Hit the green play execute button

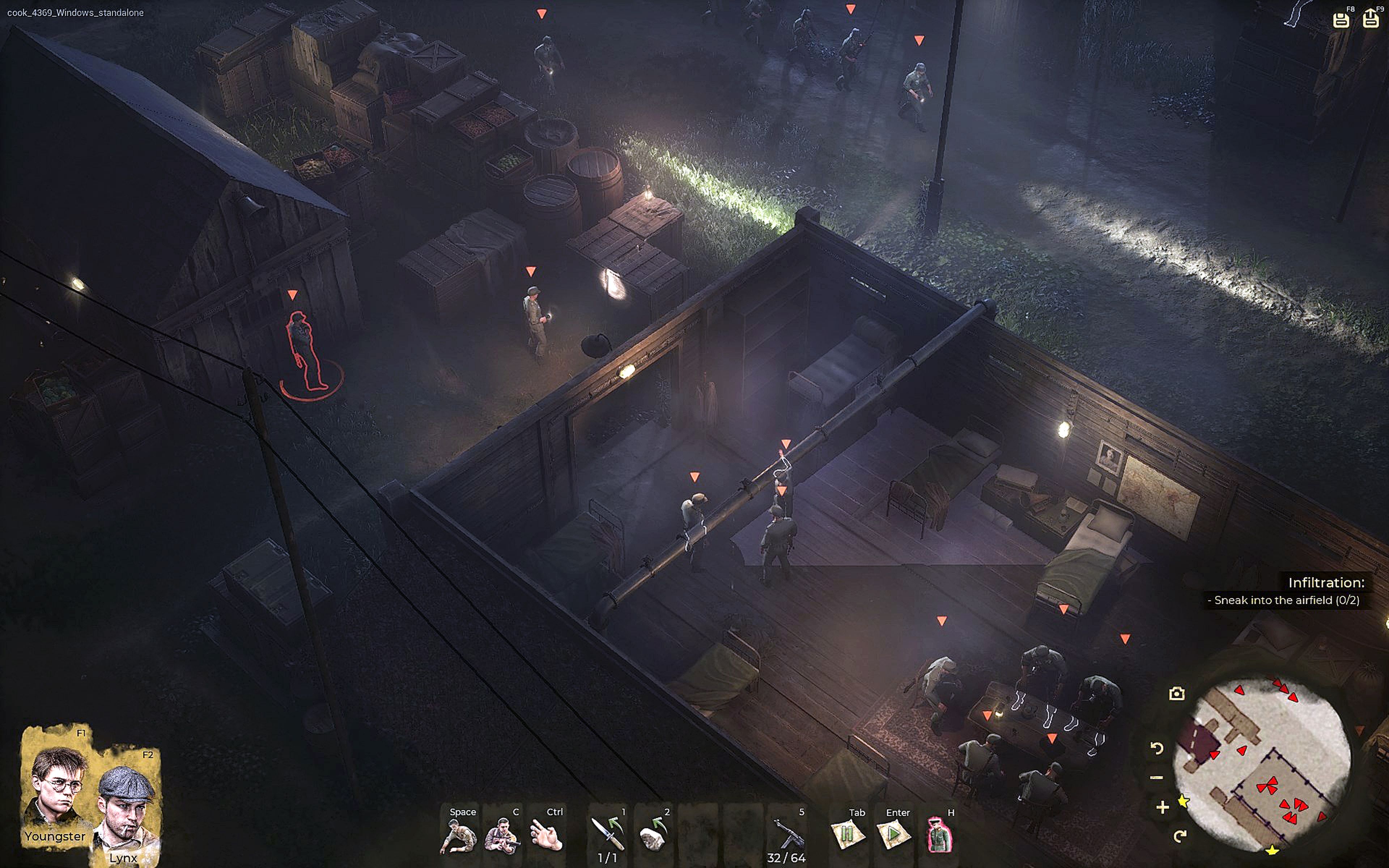[x=893, y=835]
